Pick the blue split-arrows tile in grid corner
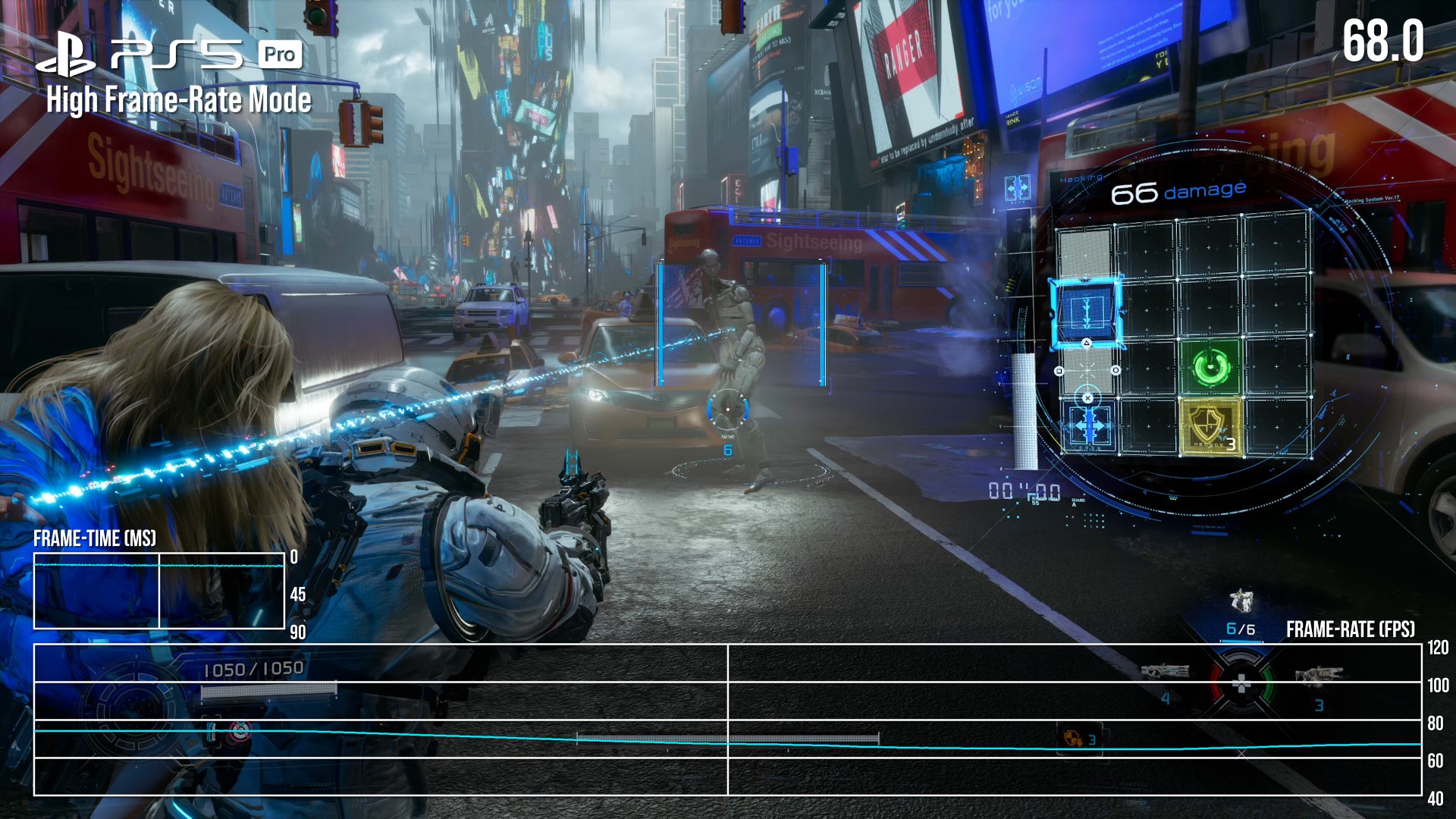The width and height of the screenshot is (1456, 819). click(x=1089, y=427)
